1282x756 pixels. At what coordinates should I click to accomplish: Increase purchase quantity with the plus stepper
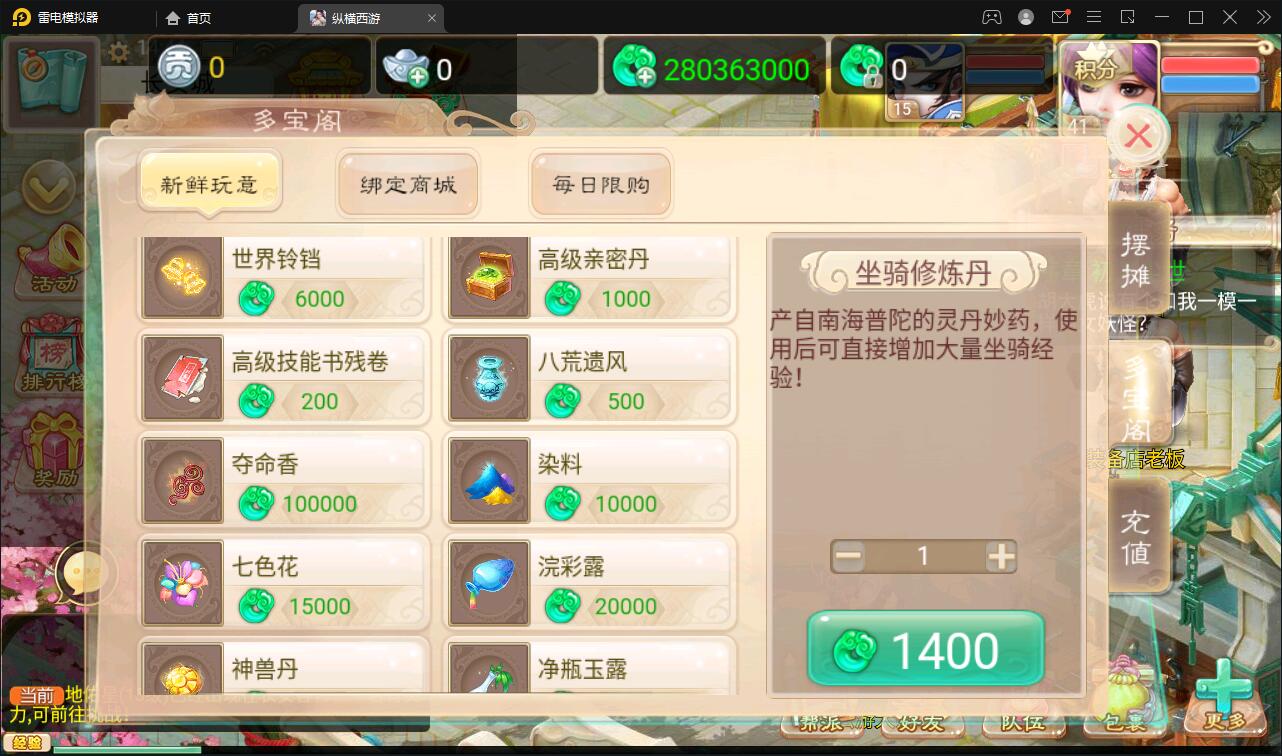[x=1000, y=556]
